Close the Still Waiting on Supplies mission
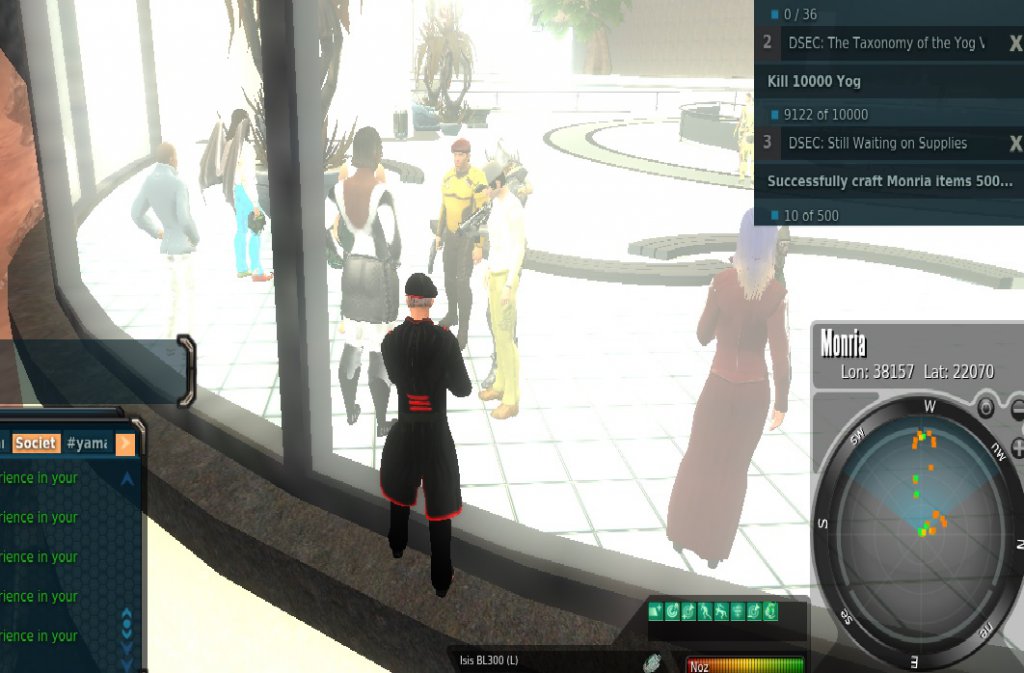This screenshot has width=1024, height=673. click(1016, 143)
